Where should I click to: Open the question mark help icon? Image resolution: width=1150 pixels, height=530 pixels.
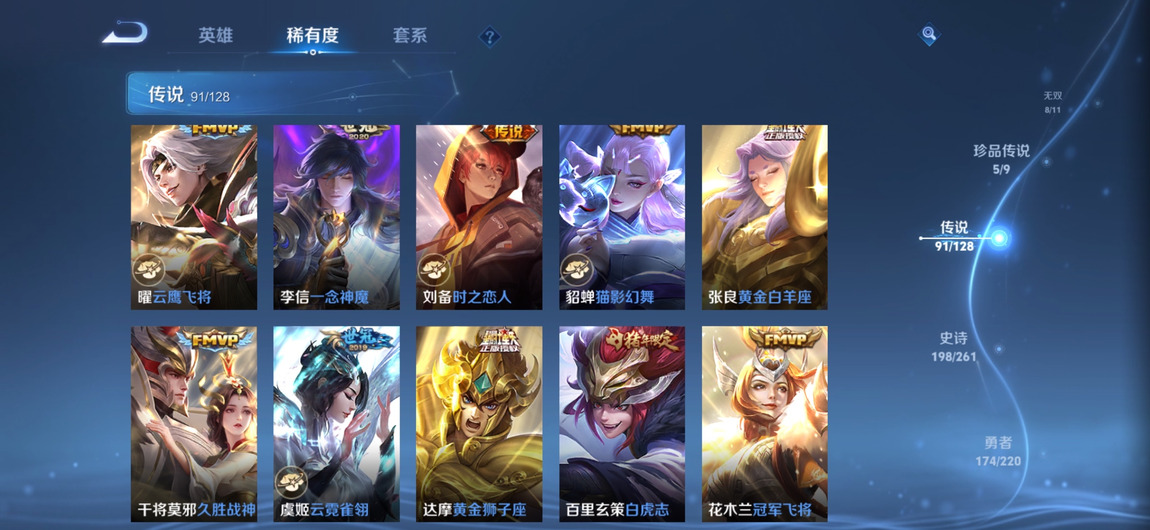[x=489, y=37]
